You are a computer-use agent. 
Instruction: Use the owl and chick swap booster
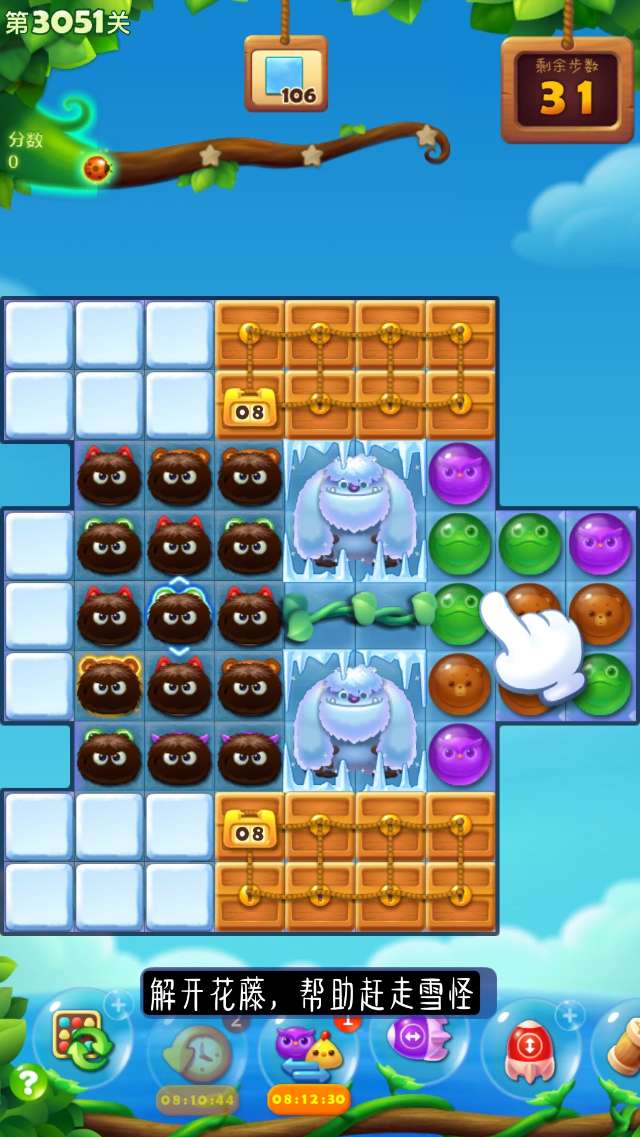coord(308,1048)
